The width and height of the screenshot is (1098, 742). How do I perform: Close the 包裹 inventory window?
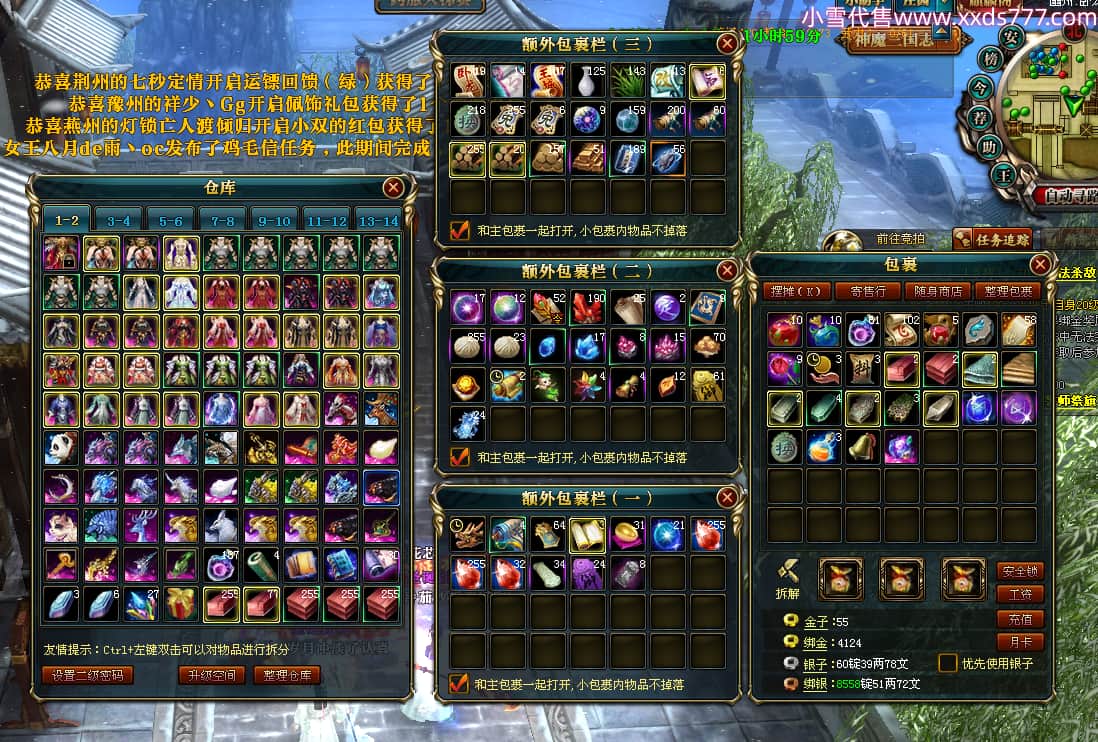(1040, 264)
